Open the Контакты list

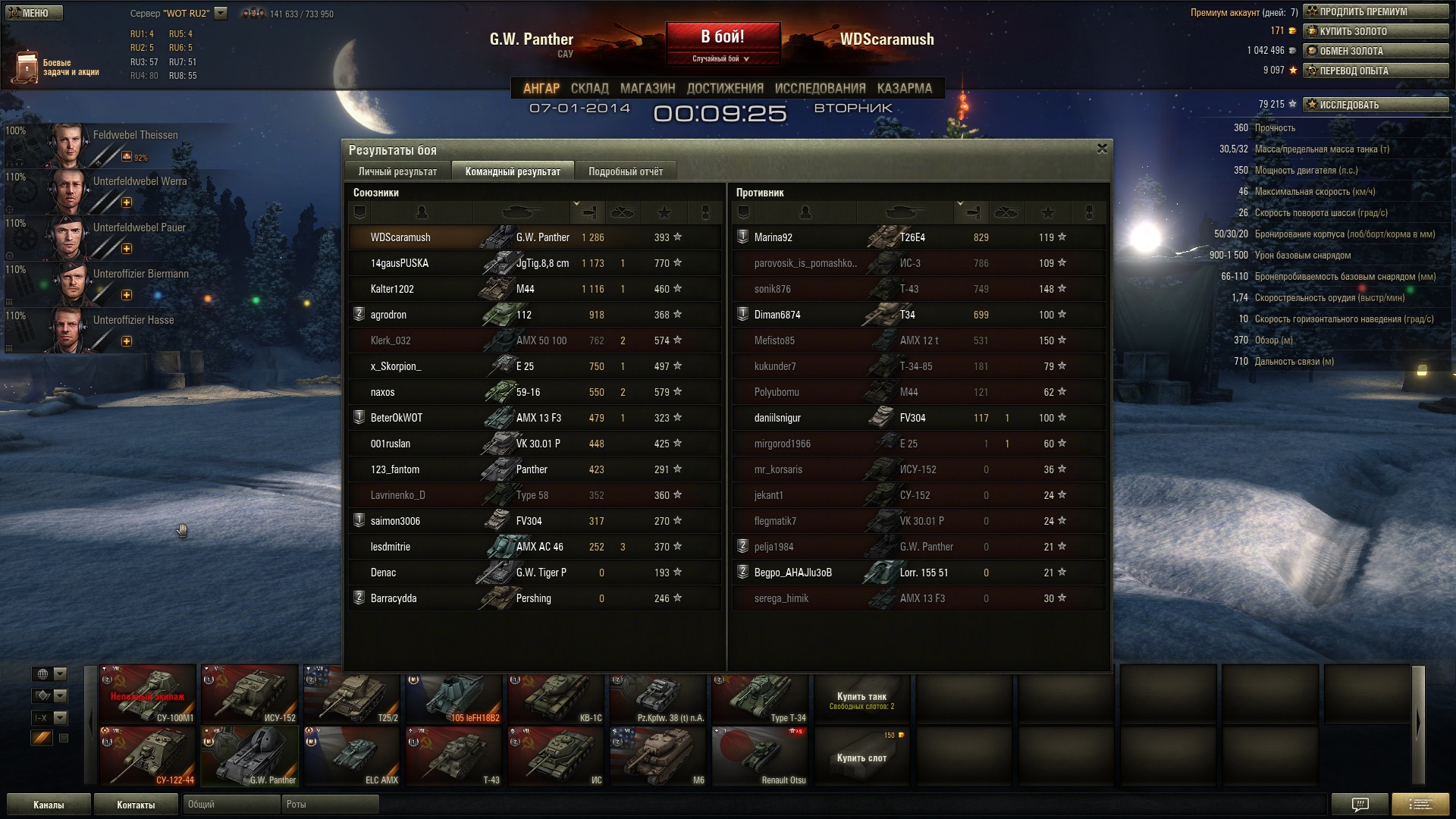[136, 805]
